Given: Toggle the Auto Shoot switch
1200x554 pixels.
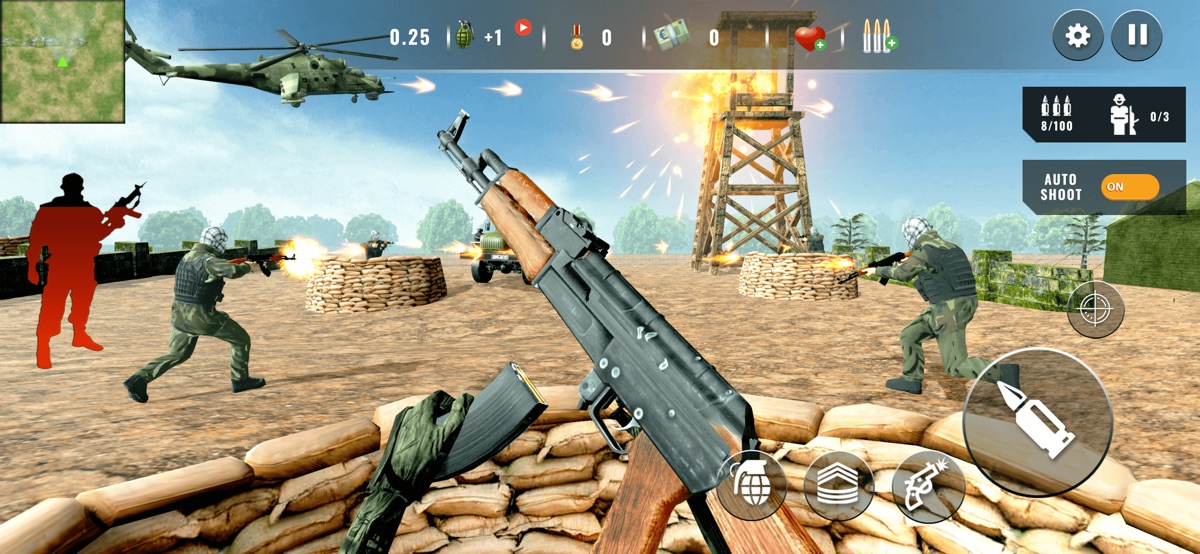Looking at the screenshot, I should (x=1130, y=187).
